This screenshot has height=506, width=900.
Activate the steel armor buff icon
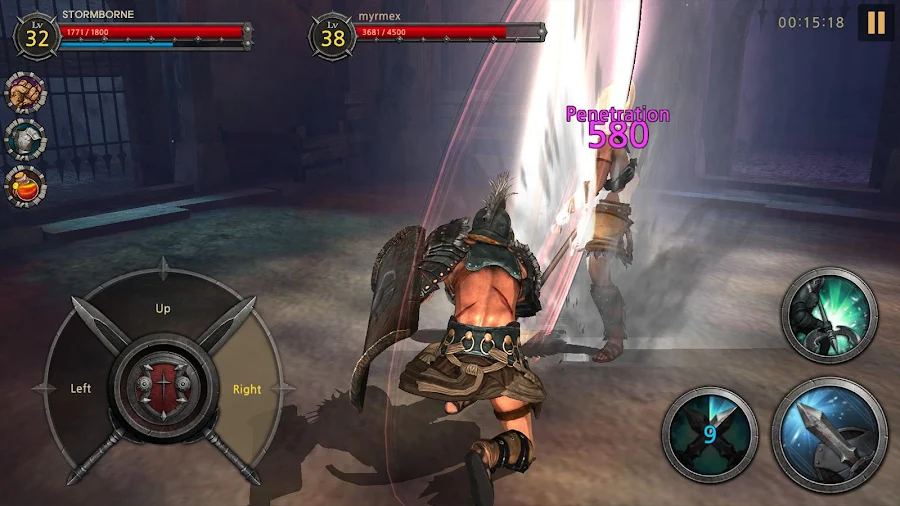tap(25, 140)
